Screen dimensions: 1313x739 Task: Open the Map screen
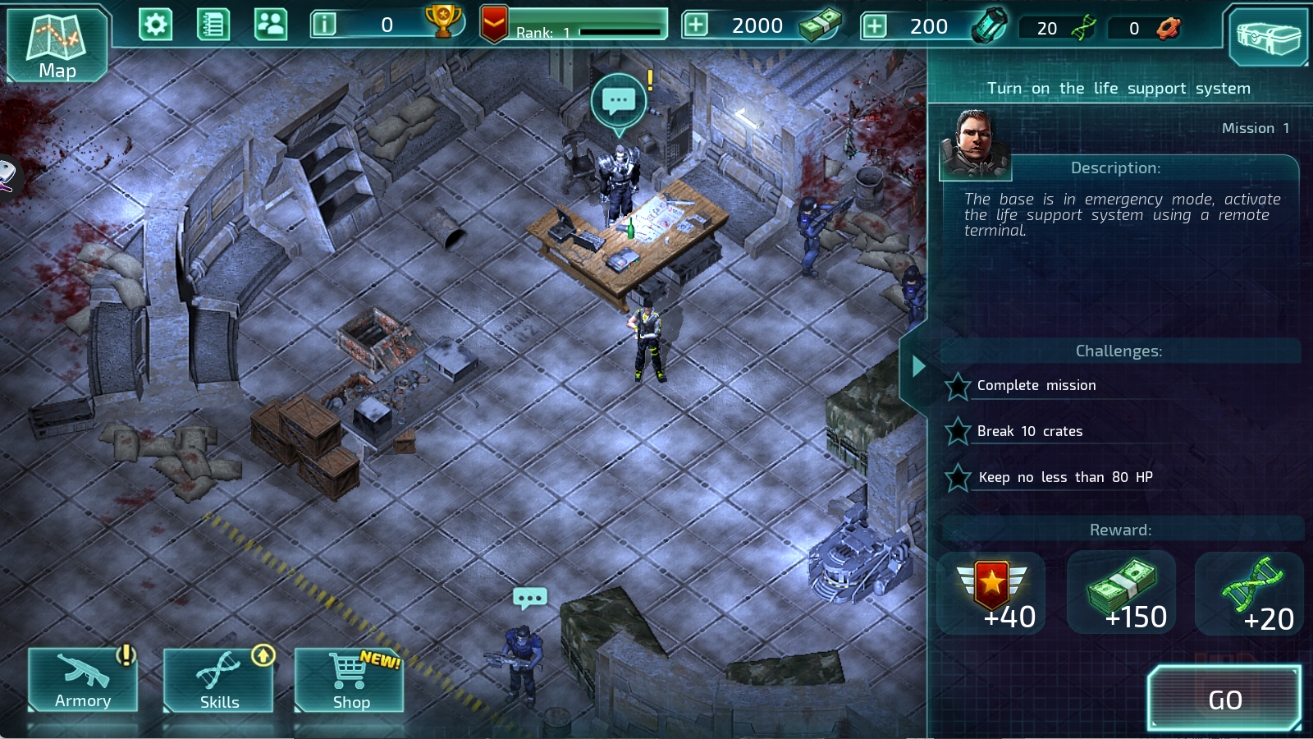tap(57, 45)
